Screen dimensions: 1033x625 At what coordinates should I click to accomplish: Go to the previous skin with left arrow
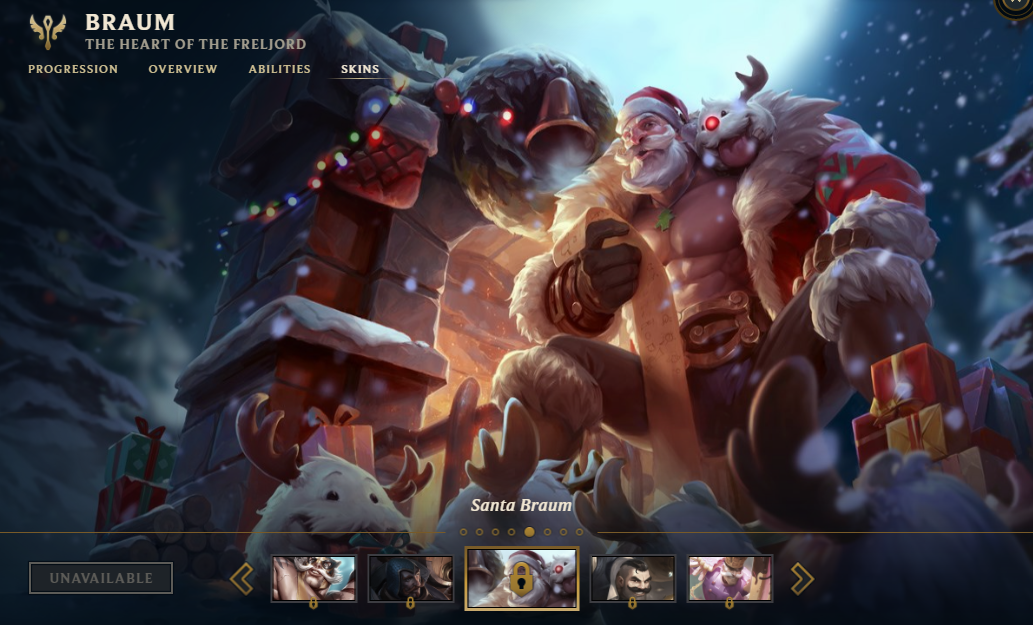pos(242,578)
